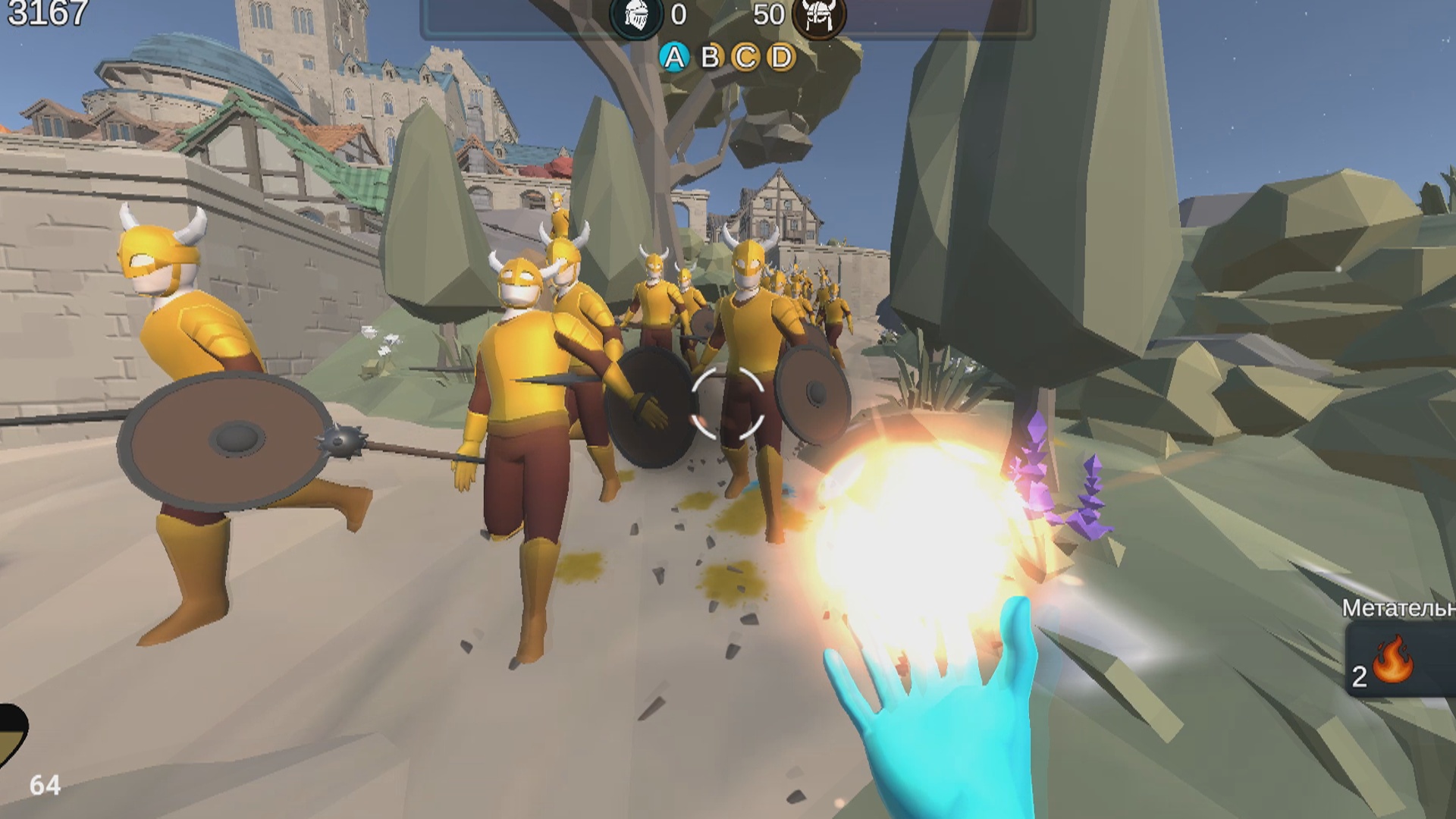The height and width of the screenshot is (819, 1456).
Task: Open the top score bar panel
Action: [726, 17]
